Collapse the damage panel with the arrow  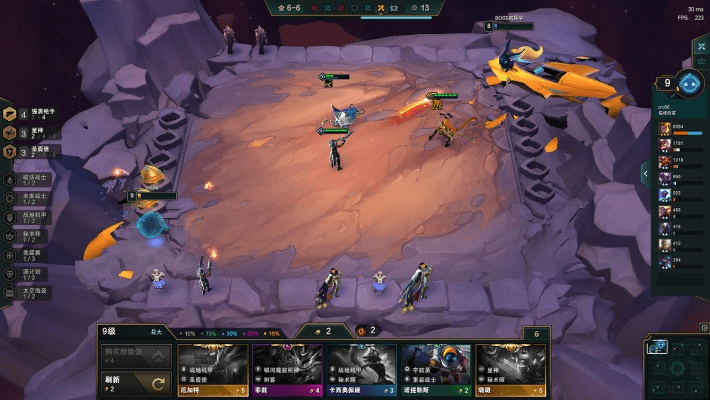[x=646, y=173]
